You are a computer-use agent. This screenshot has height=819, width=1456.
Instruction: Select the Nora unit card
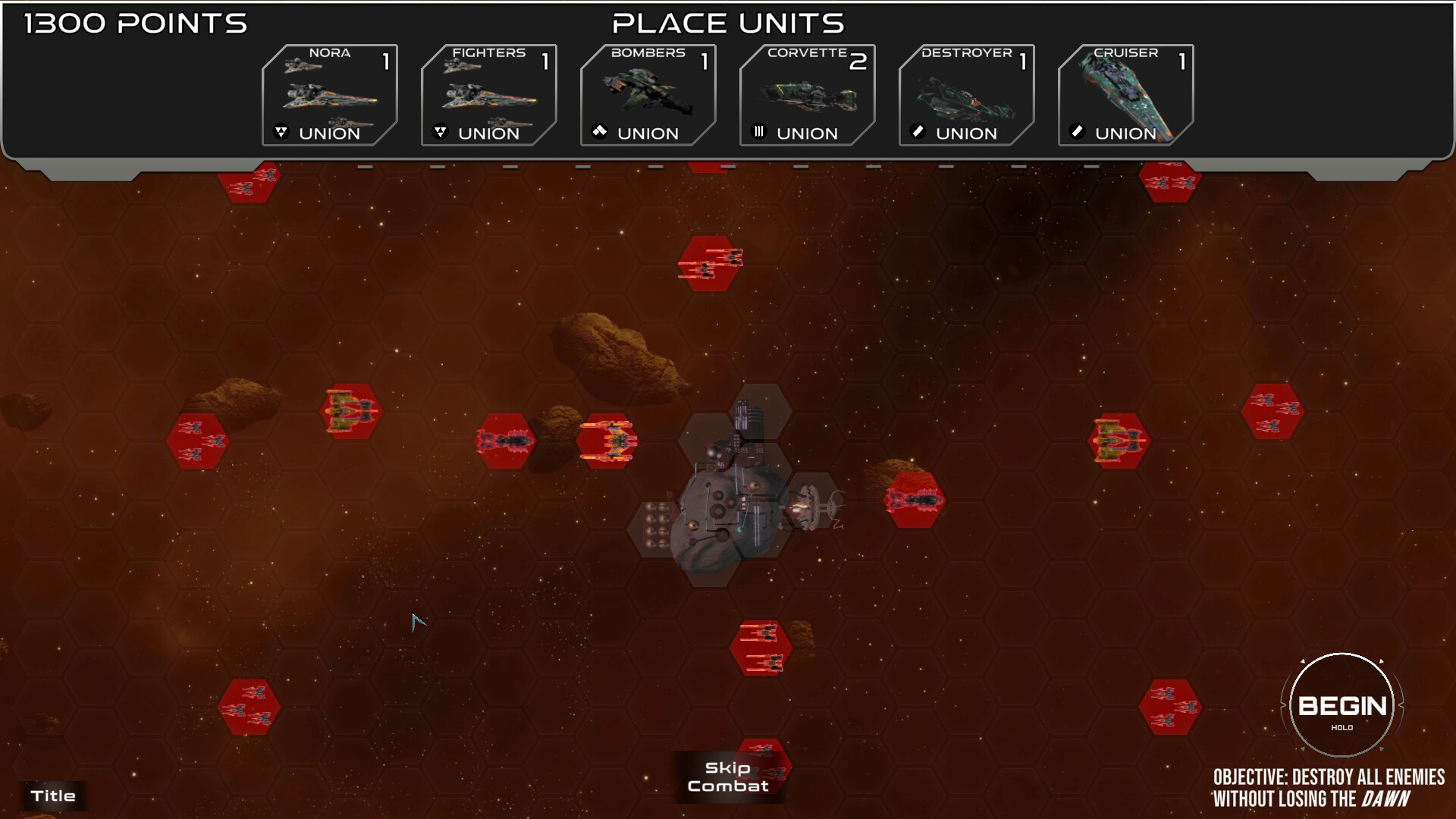tap(330, 95)
